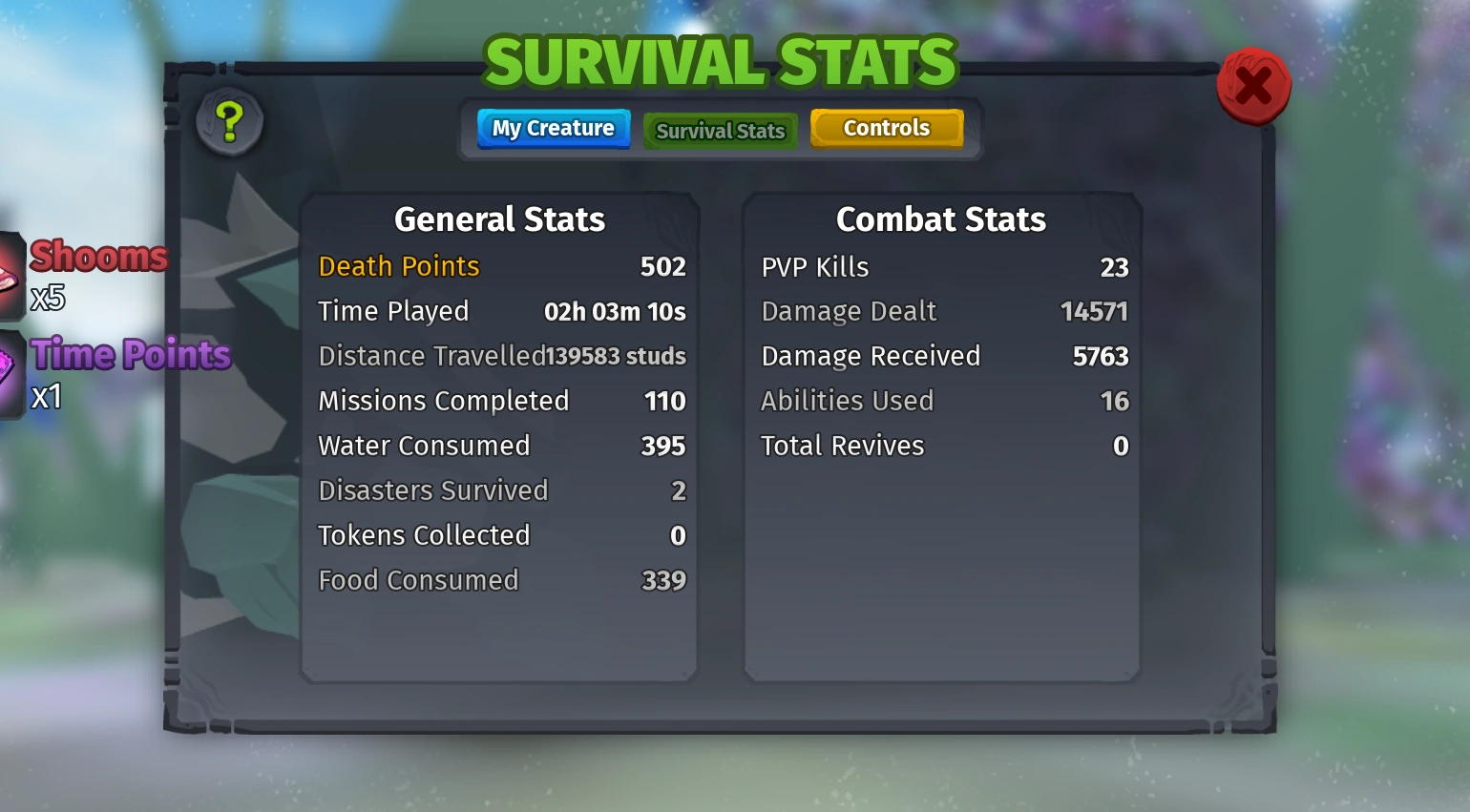Click the PVP Kills counter
This screenshot has height=812, width=1470.
coord(815,267)
